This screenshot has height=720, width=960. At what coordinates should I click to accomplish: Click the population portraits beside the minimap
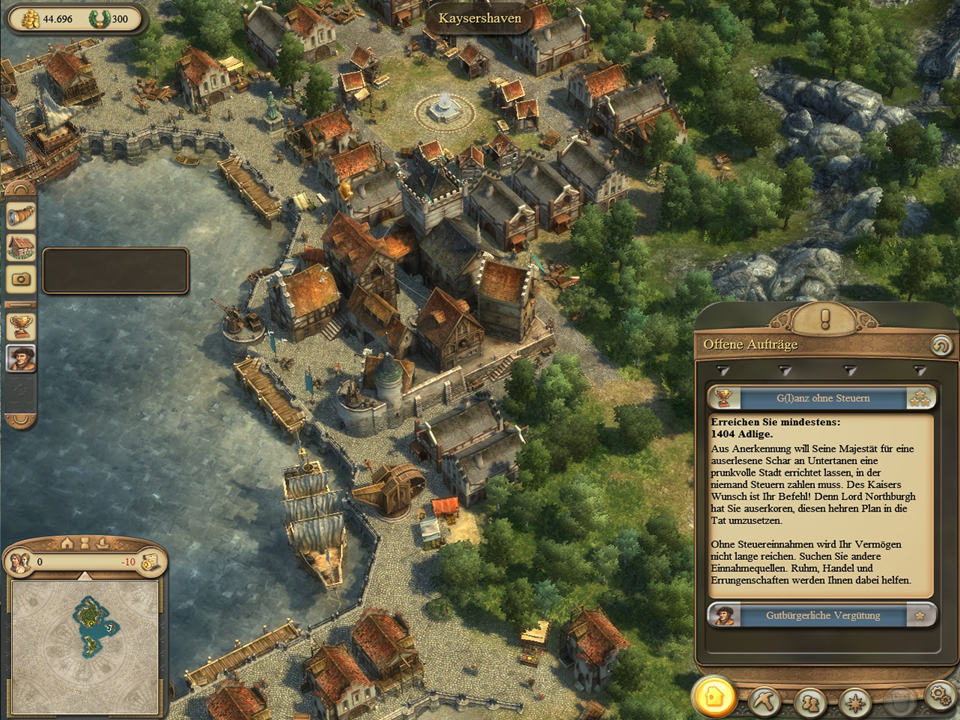point(20,562)
